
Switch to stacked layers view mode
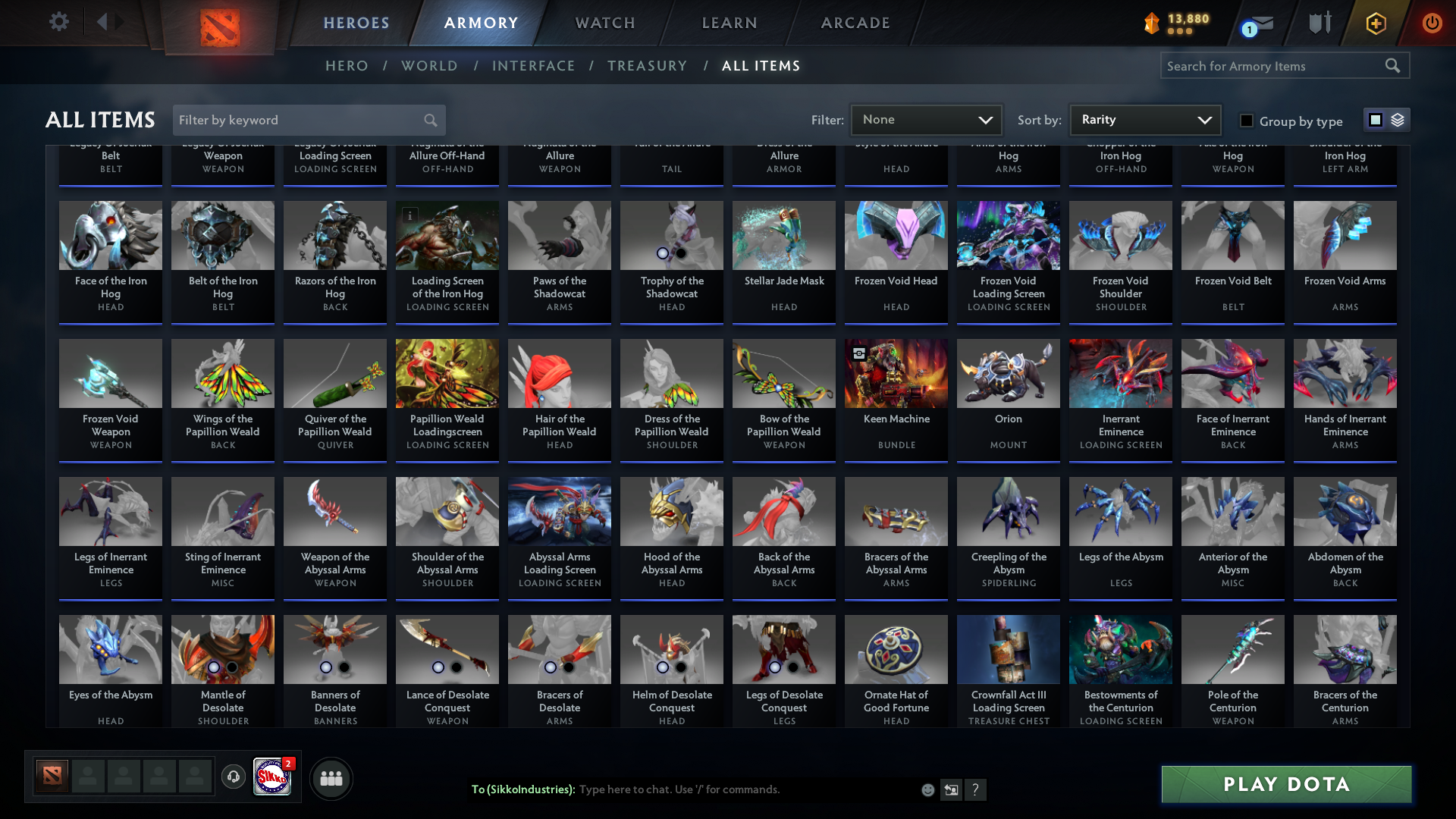[1398, 120]
